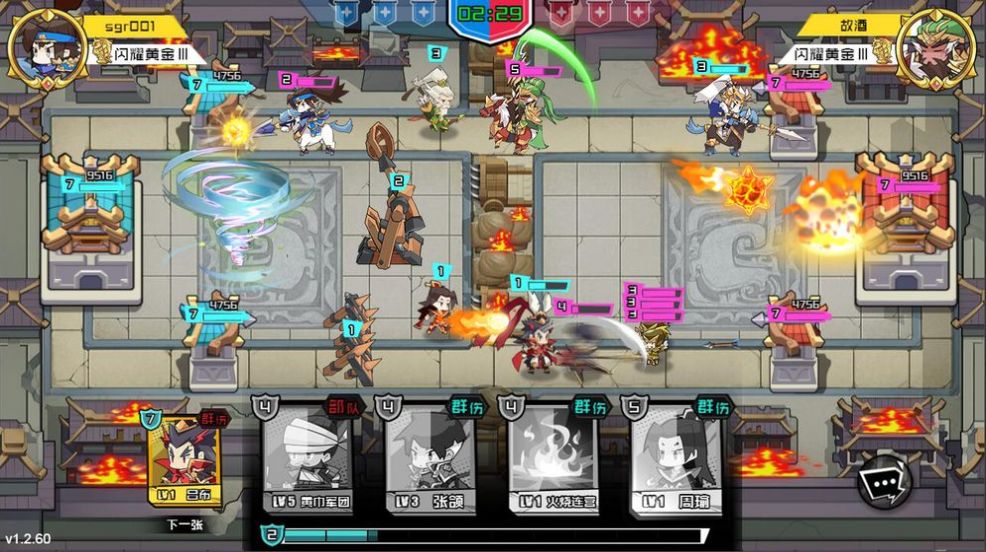The height and width of the screenshot is (552, 986).
Task: Open the chat bubble button
Action: click(884, 482)
